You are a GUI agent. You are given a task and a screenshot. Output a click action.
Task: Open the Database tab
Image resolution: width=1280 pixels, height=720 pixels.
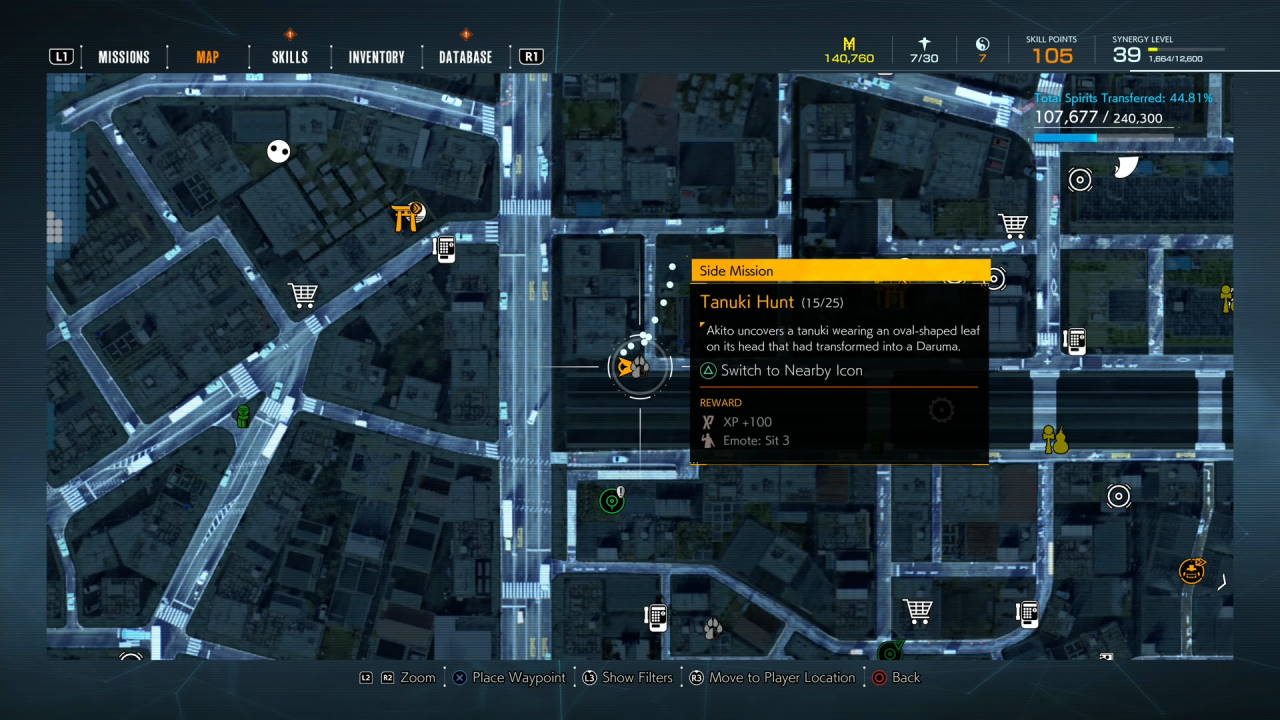pos(465,57)
